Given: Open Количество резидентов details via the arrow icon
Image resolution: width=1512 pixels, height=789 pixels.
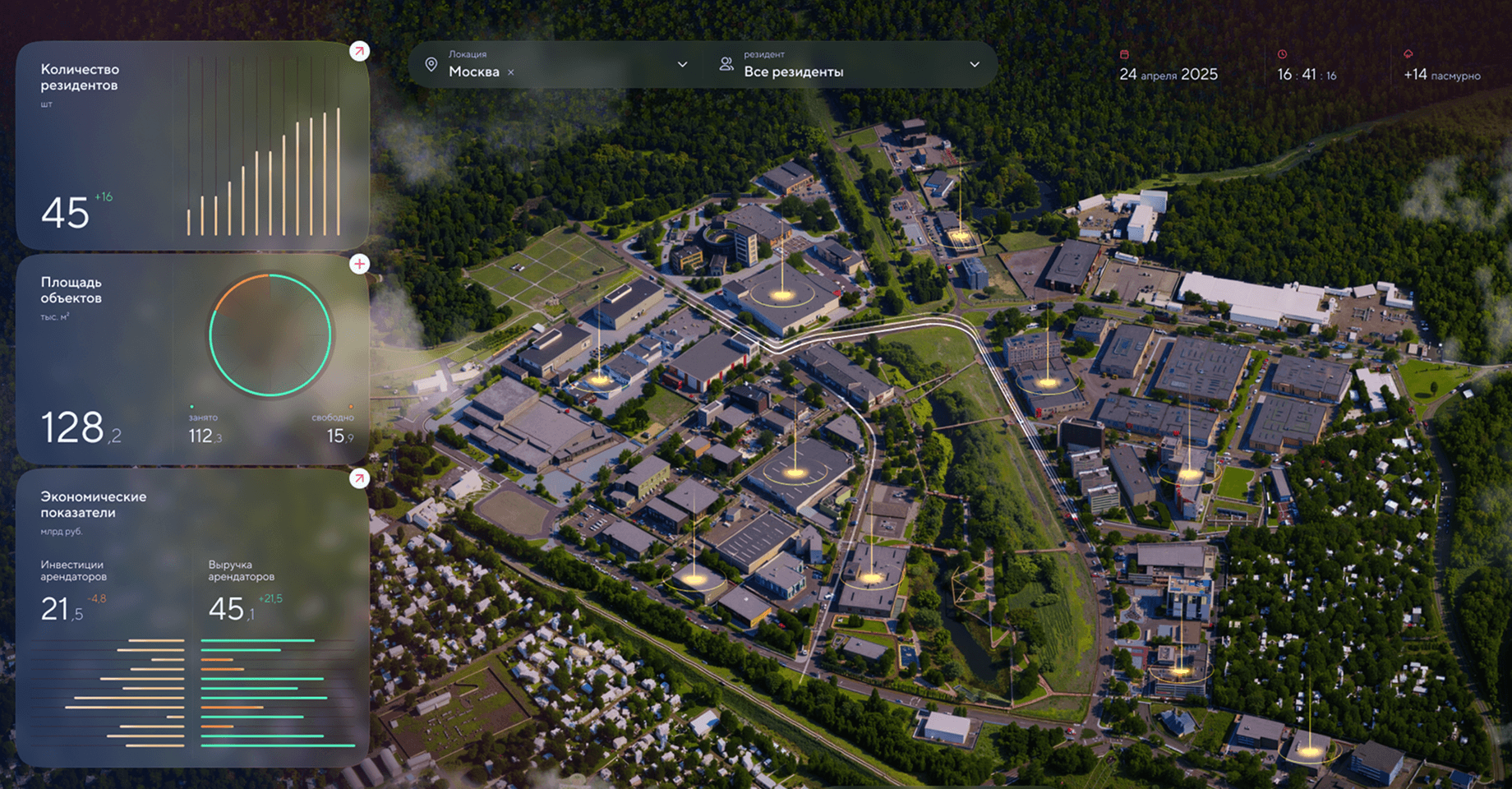Looking at the screenshot, I should [x=359, y=51].
